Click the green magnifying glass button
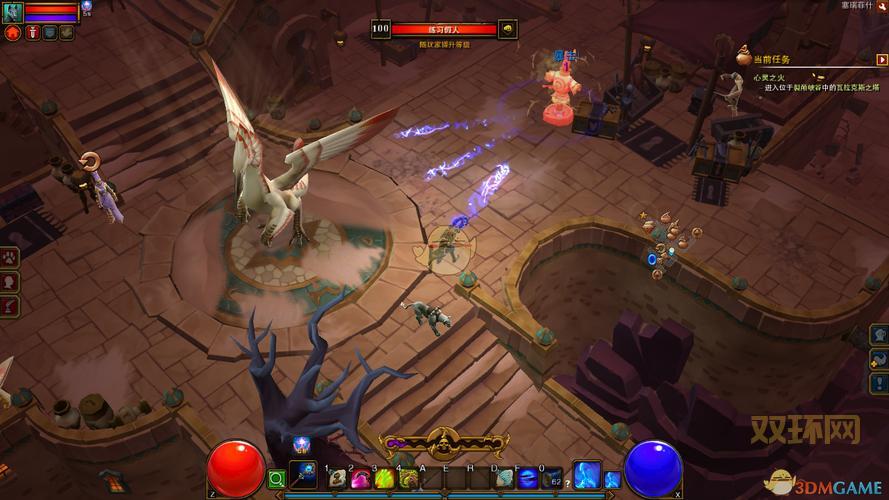Screen dimensions: 889x500 [x=276, y=479]
